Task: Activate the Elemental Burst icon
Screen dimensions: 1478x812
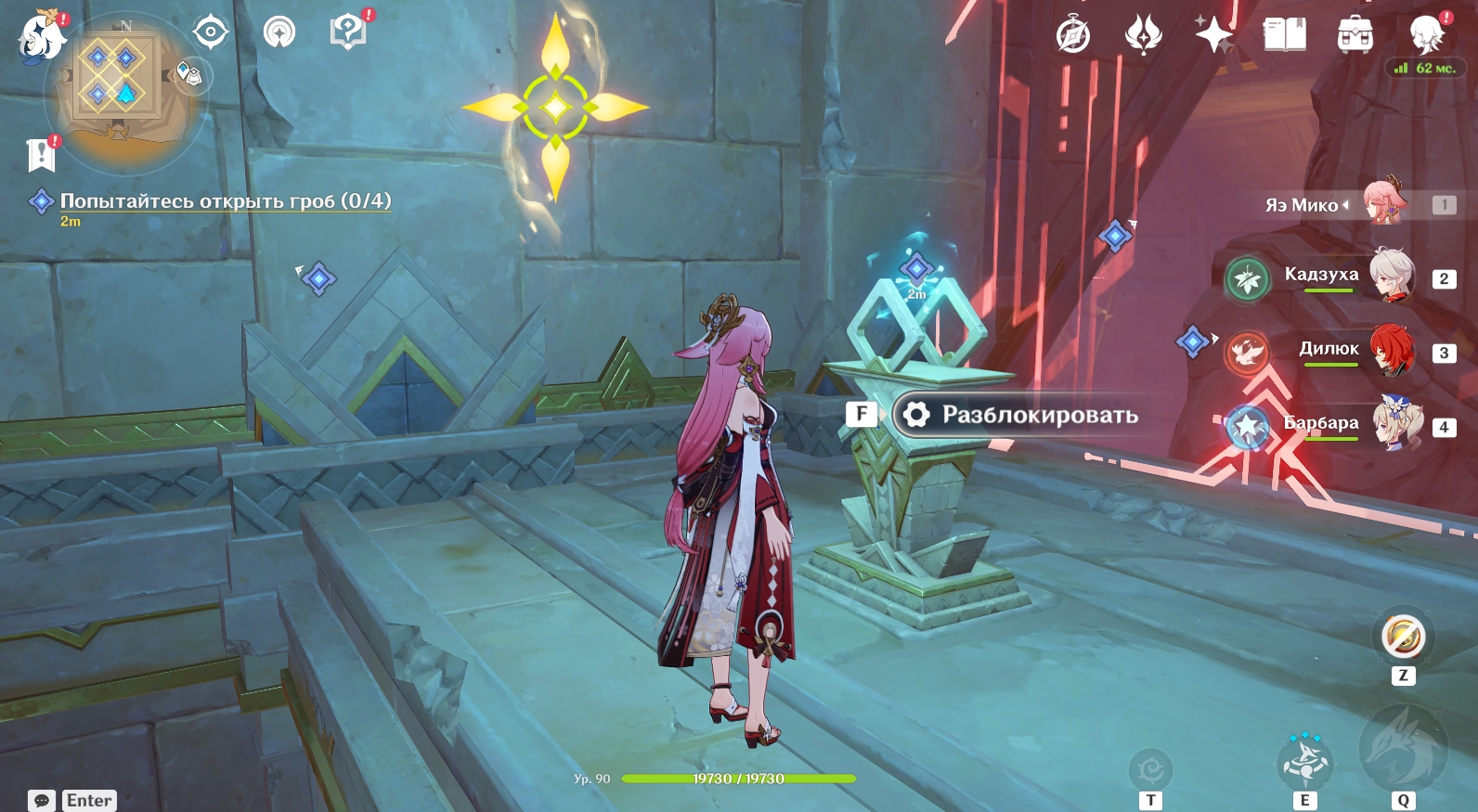Action: (1402, 748)
